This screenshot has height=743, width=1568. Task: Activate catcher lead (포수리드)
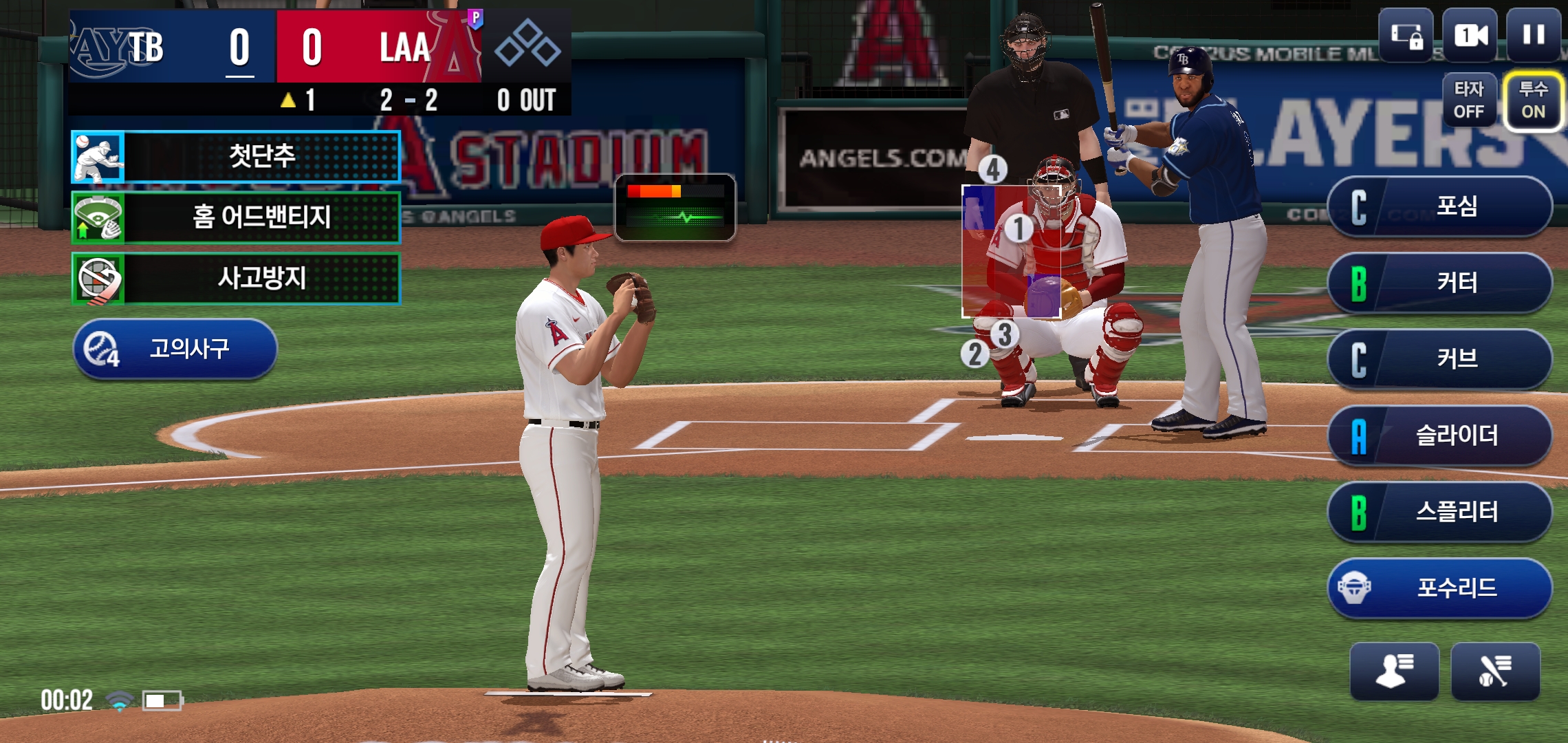(x=1440, y=588)
